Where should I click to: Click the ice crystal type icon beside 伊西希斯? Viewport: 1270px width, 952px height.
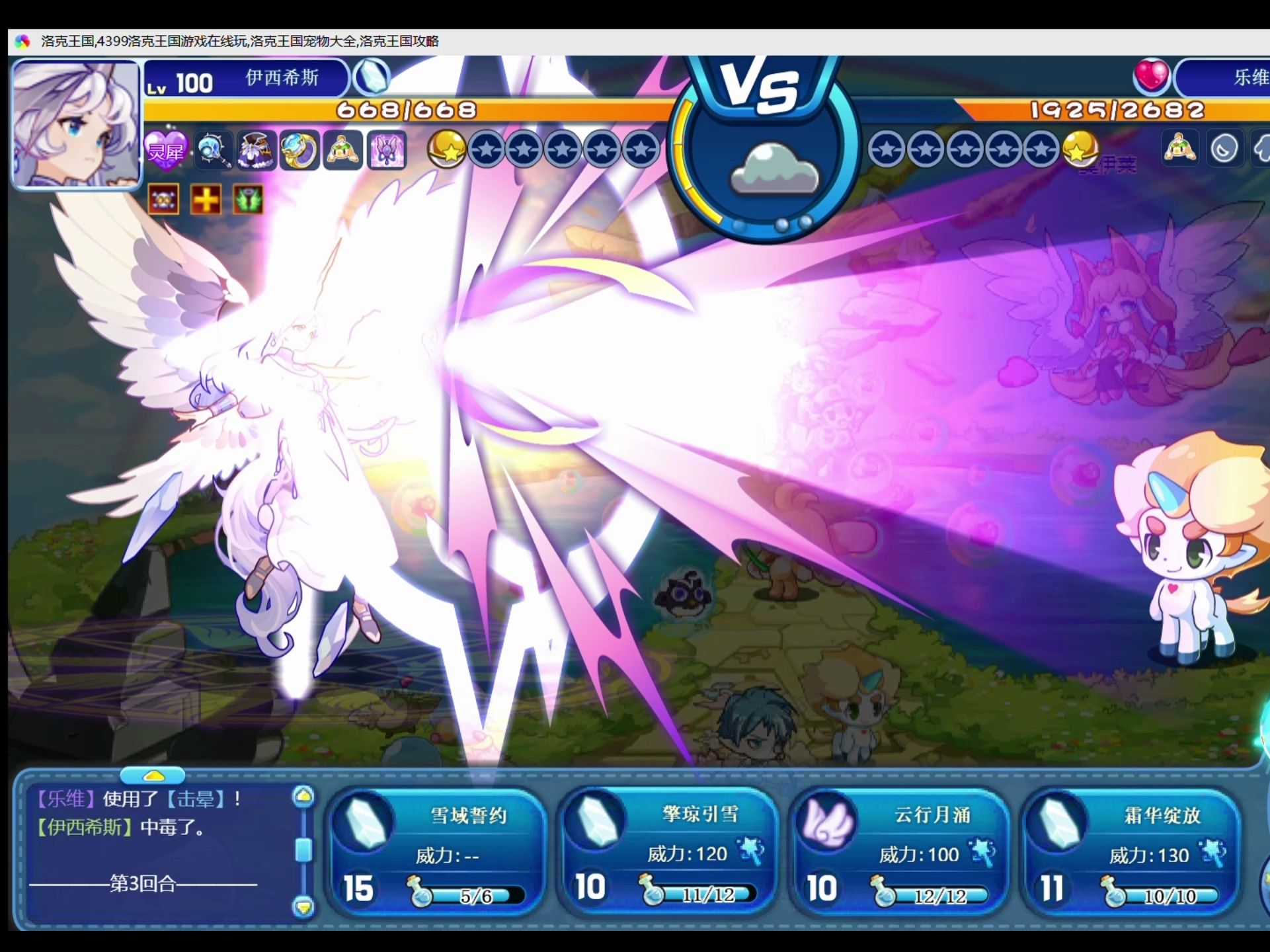(x=372, y=77)
